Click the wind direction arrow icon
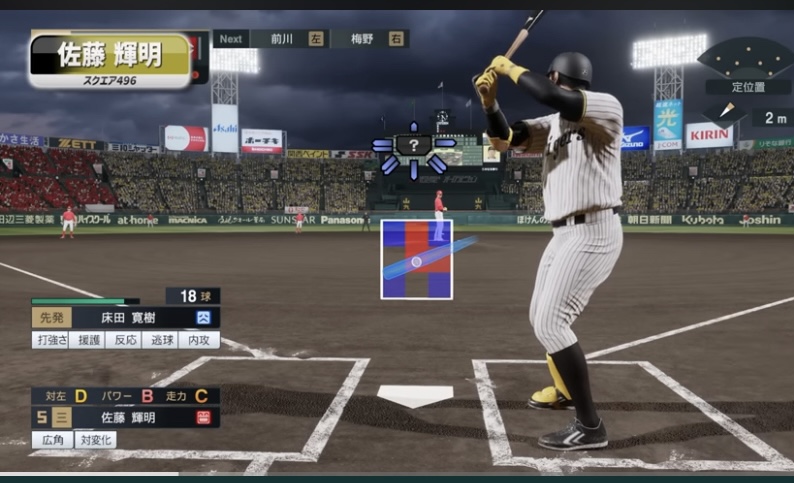Screen dimensions: 794x483 click(725, 115)
